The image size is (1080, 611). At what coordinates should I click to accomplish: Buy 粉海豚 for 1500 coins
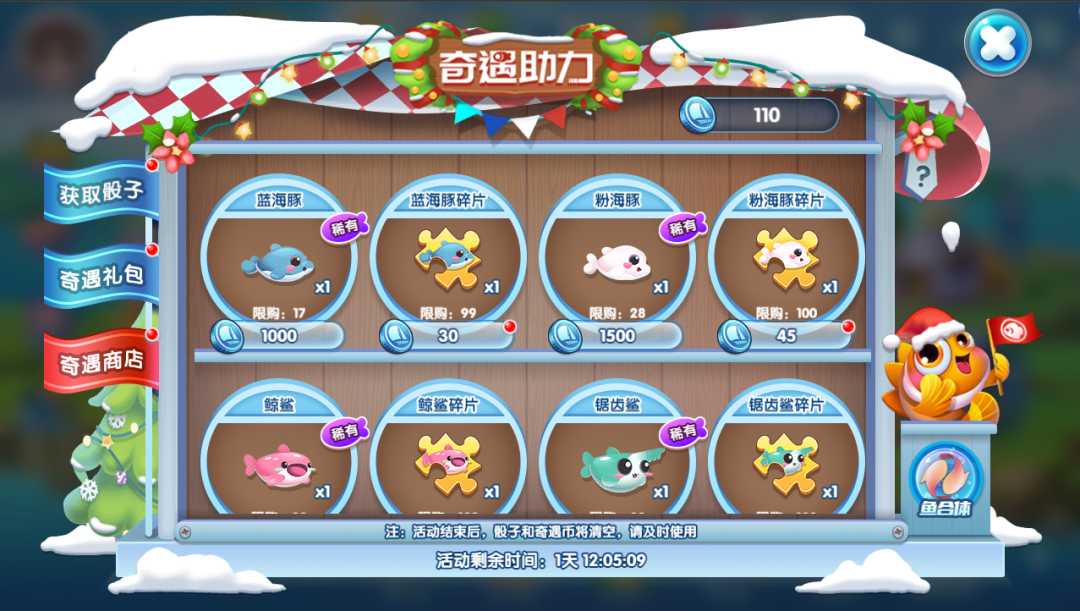(x=616, y=336)
